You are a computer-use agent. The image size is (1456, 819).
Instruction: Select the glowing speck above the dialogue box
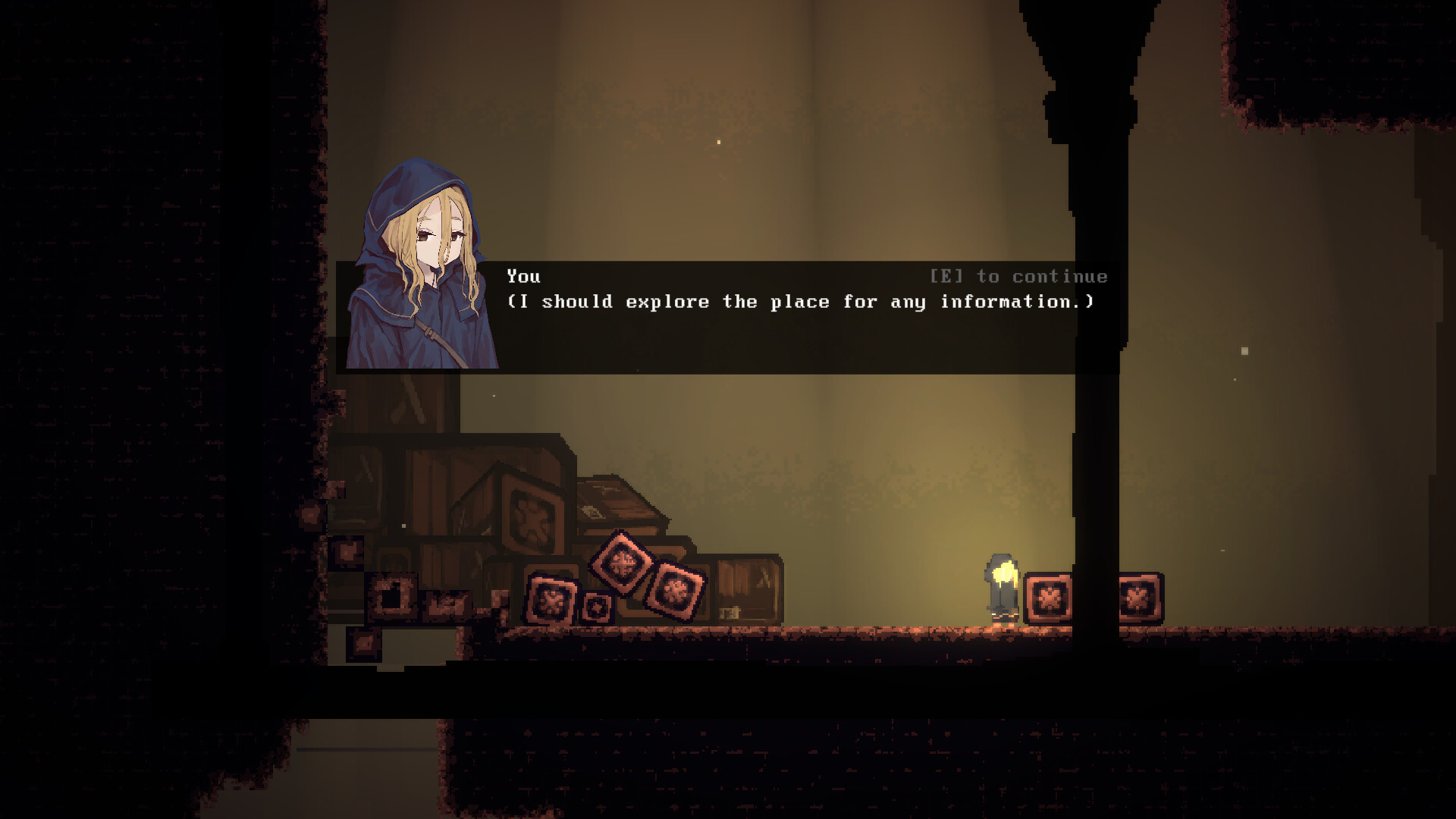tap(717, 141)
